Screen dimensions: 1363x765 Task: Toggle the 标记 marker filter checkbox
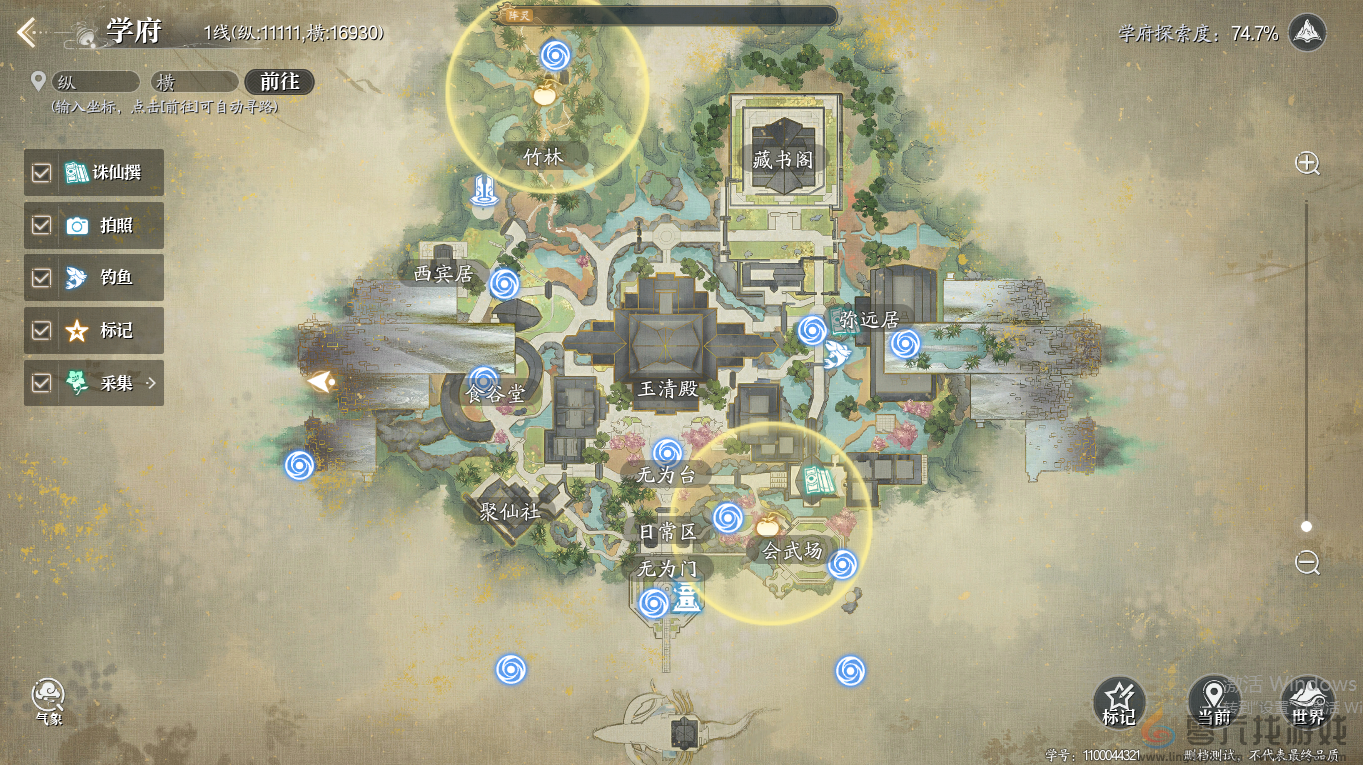41,330
